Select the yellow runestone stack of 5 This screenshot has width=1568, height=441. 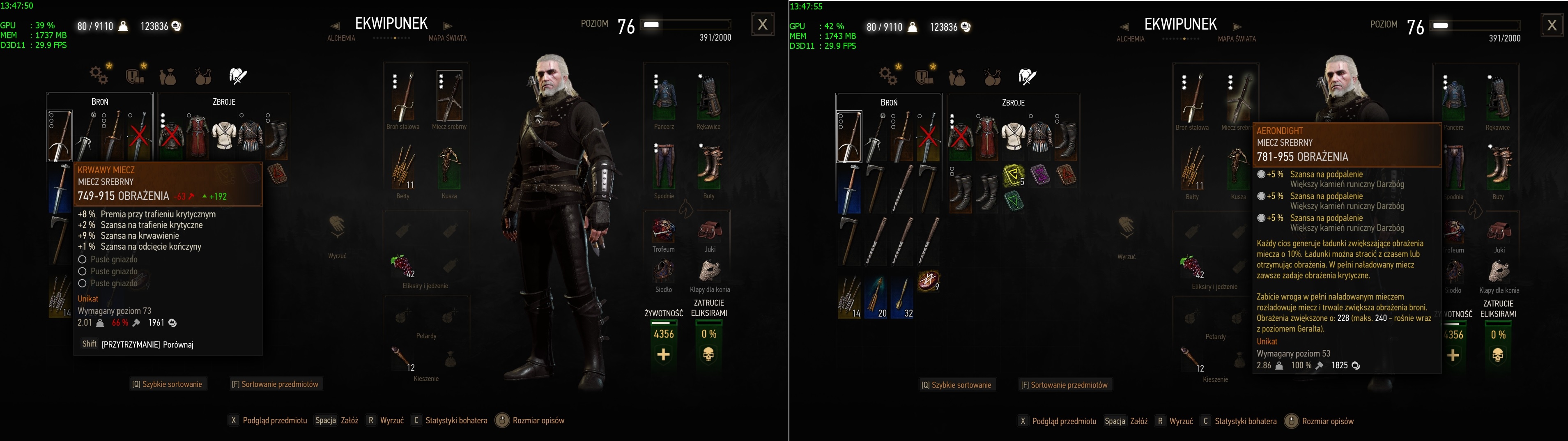(x=1014, y=175)
